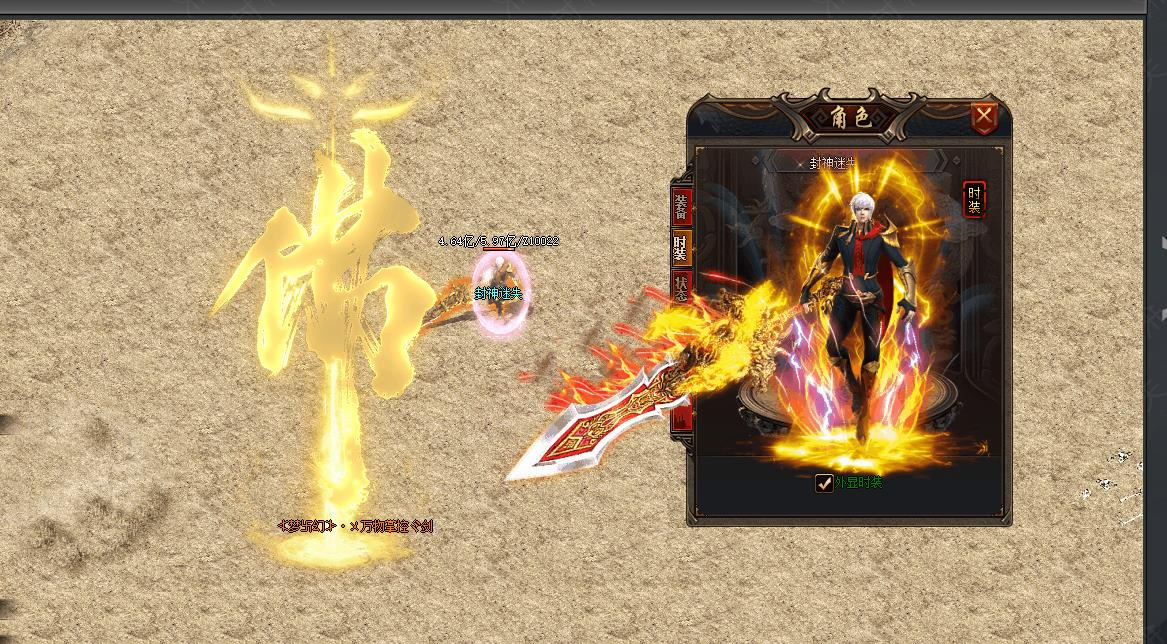Click the red 时装 button beside the character
Screen dimensions: 1167x644
(974, 200)
